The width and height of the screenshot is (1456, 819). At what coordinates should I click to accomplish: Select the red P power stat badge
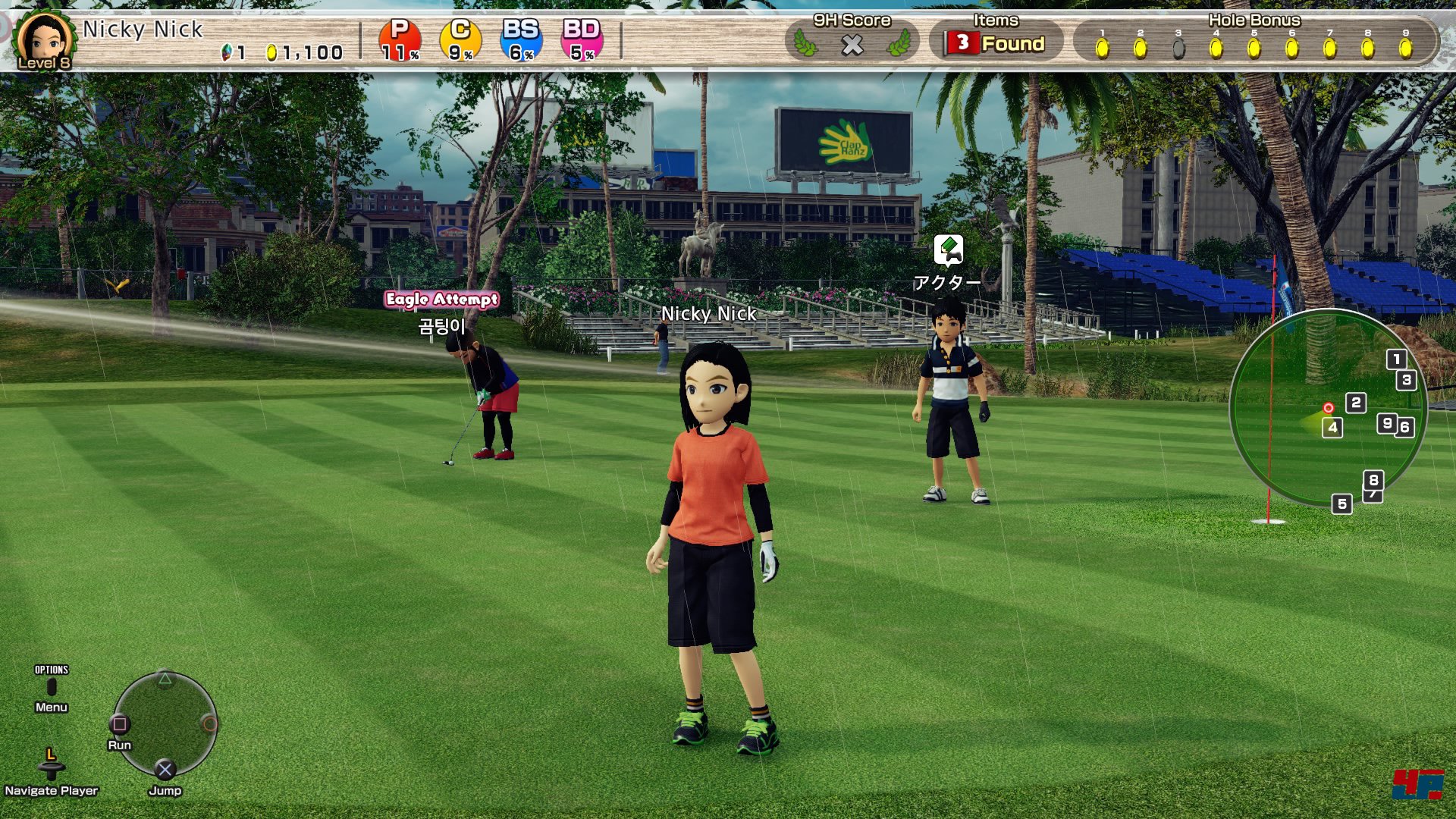click(400, 40)
